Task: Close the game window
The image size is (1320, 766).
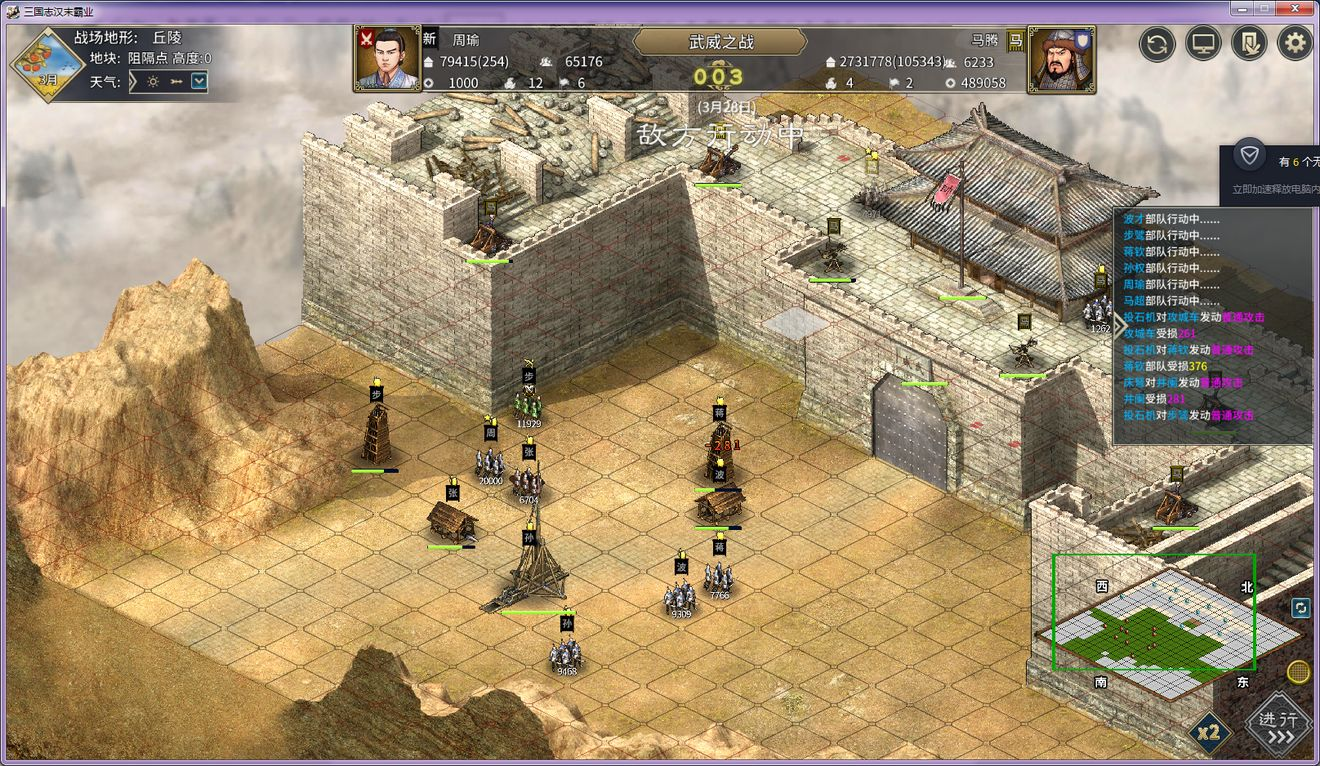Action: tap(1297, 10)
